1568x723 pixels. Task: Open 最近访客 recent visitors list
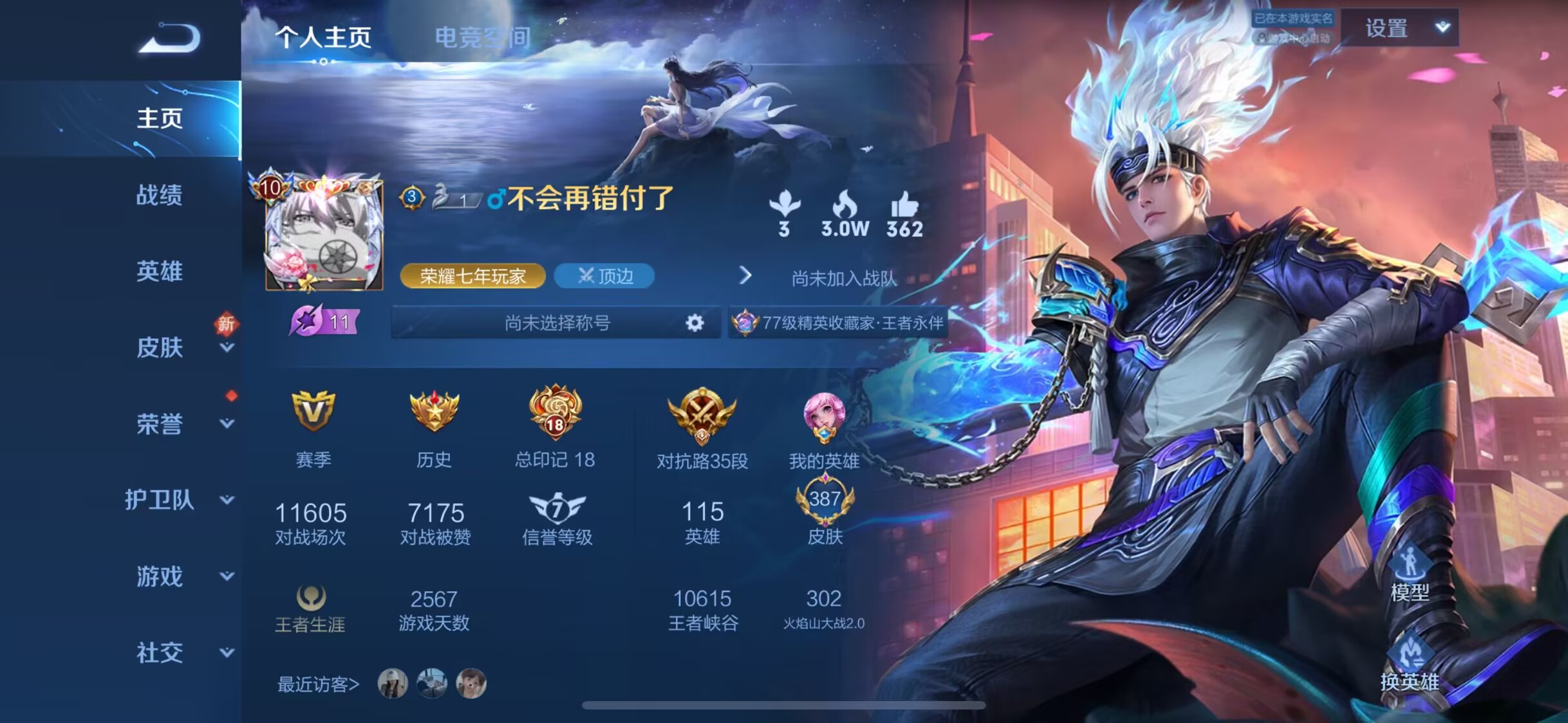(318, 684)
